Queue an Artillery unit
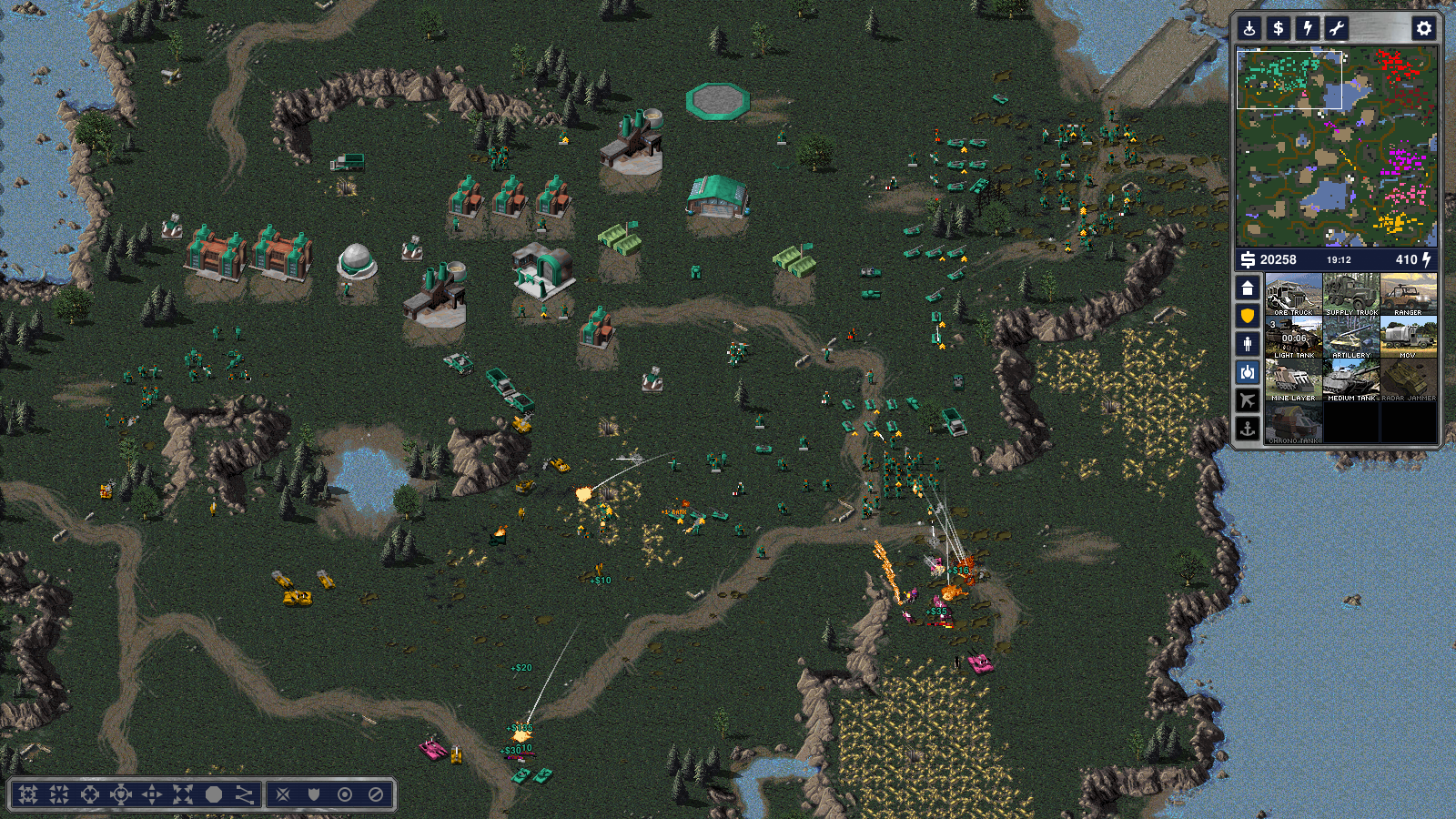The width and height of the screenshot is (1456, 819). point(1351,338)
